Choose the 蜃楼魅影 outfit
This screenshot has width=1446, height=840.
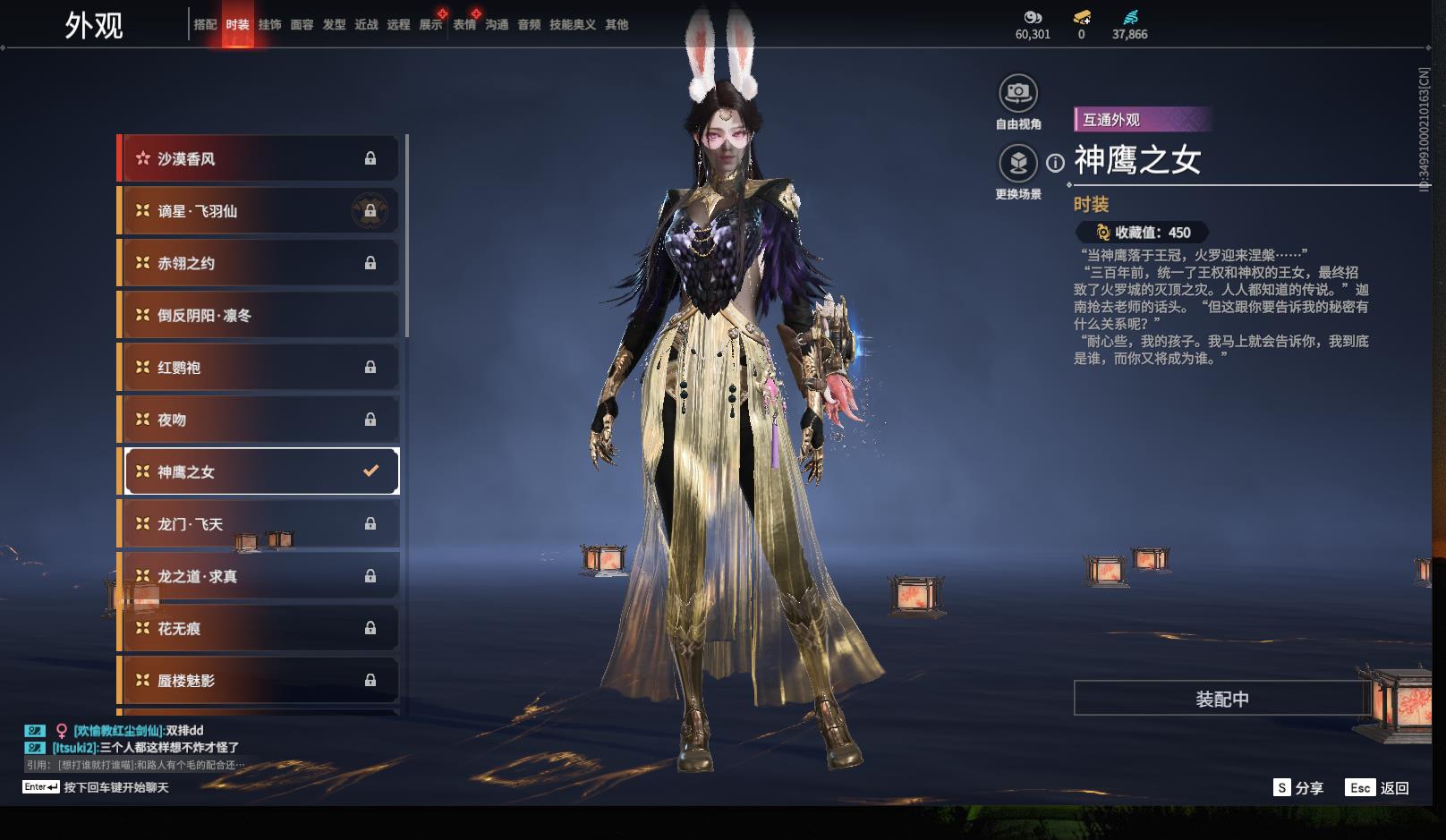259,681
